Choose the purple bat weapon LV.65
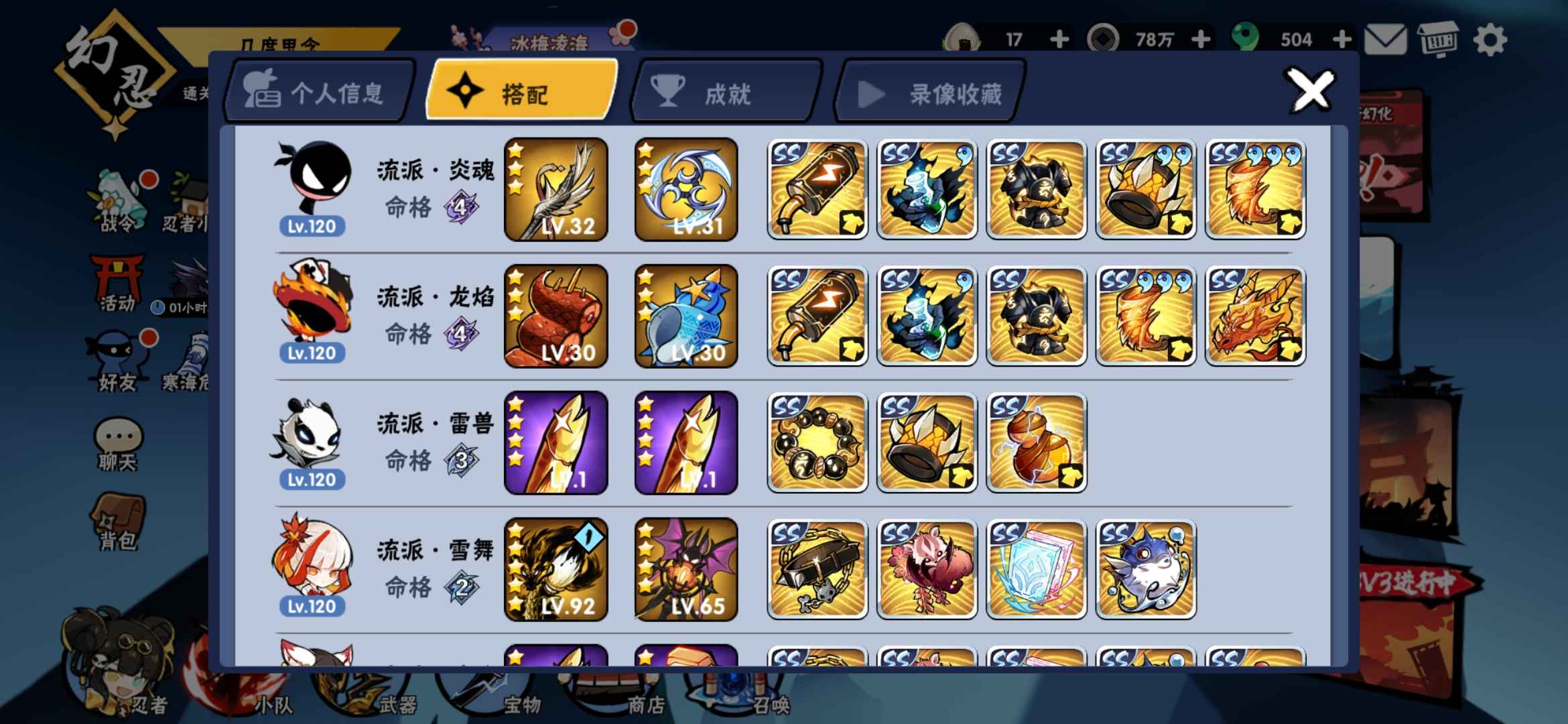 coord(686,570)
